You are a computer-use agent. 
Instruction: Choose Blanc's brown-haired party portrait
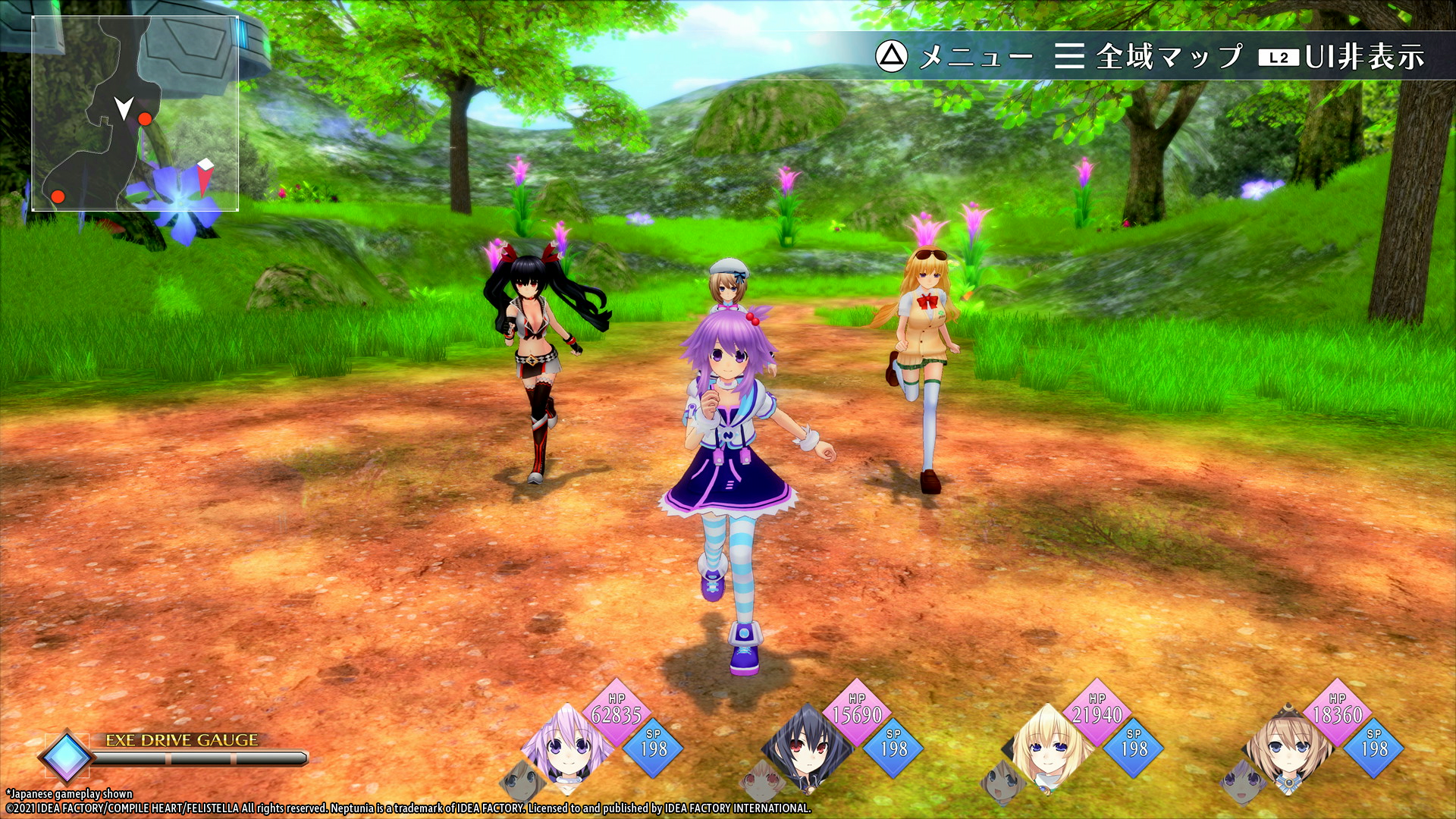point(1288,746)
